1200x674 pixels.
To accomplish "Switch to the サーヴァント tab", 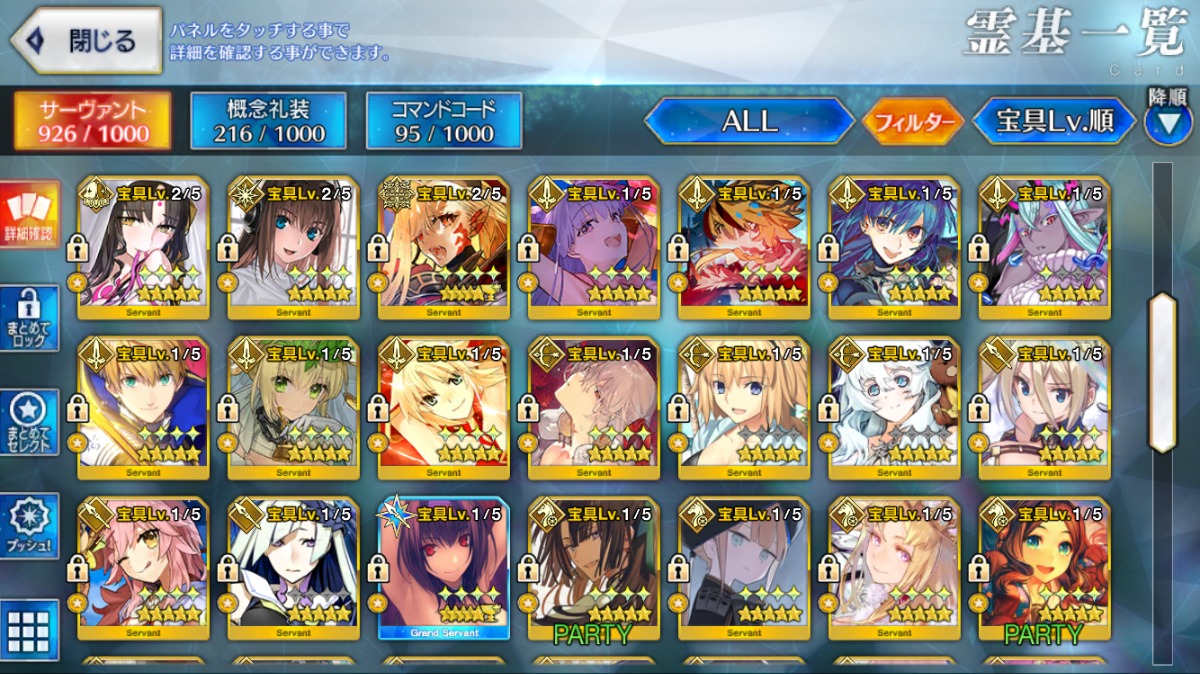I will (x=92, y=121).
